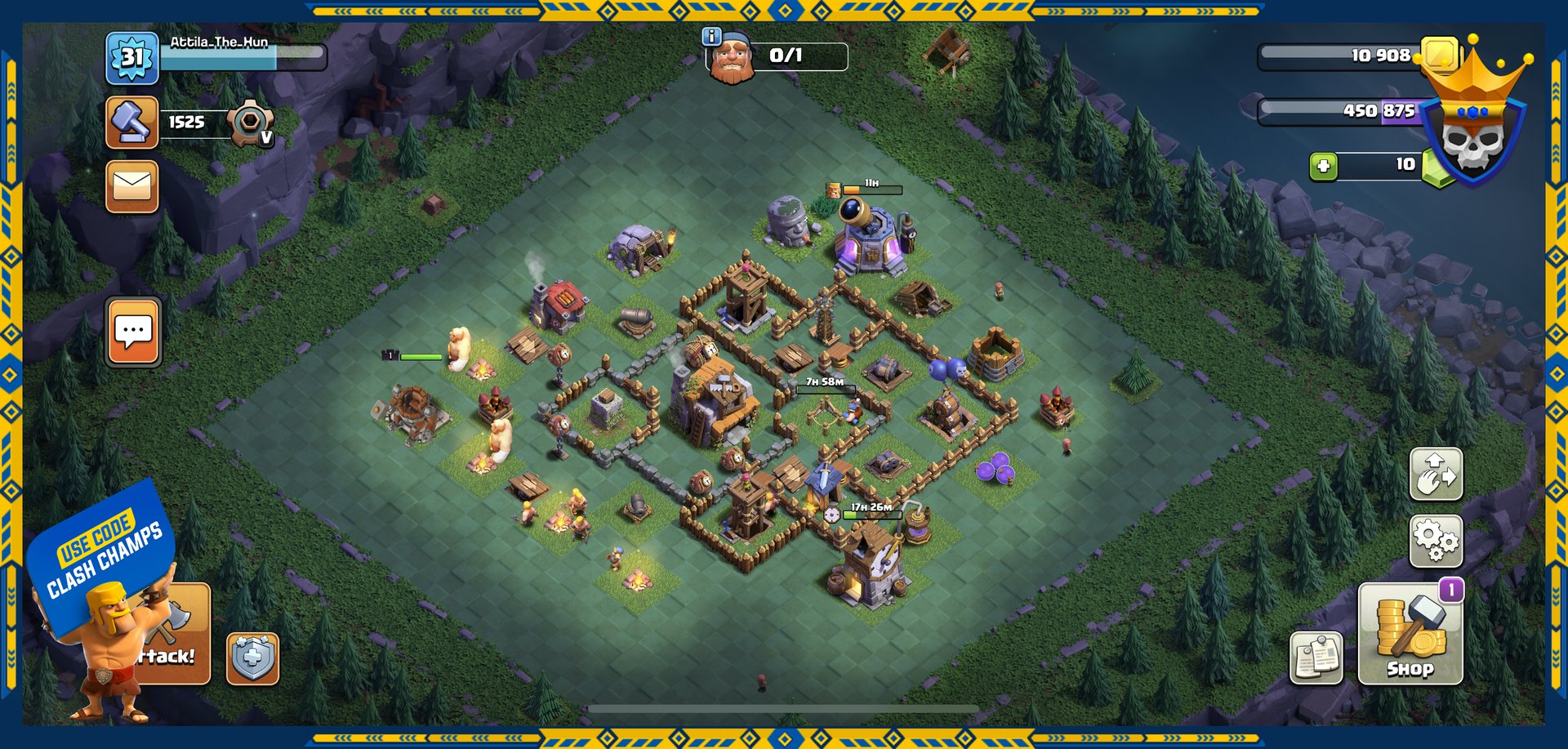Open the player level 31 profile badge
Screen dimensions: 1568x749
point(131,58)
